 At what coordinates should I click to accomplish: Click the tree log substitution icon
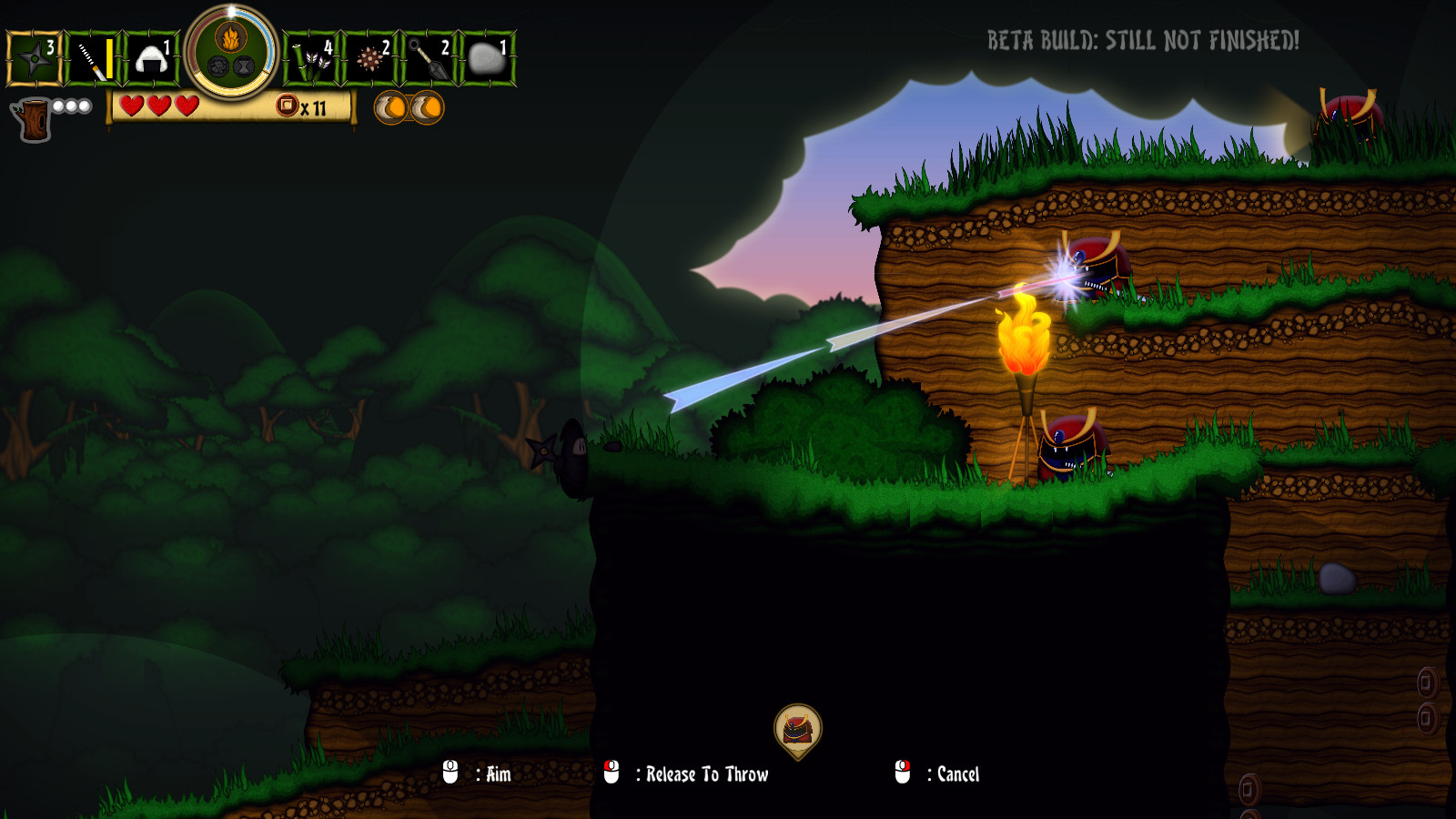pos(34,119)
